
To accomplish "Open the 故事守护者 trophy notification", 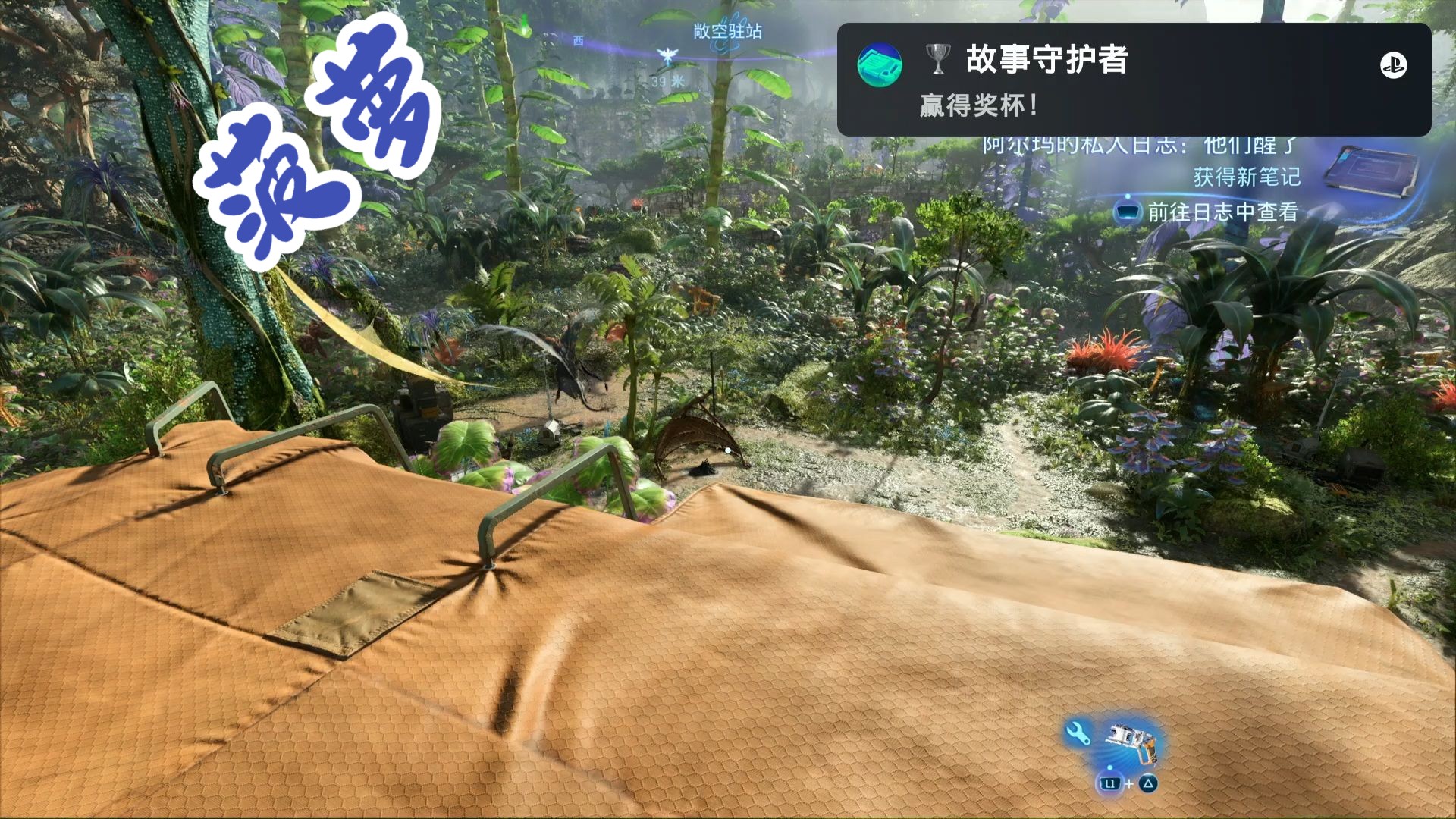I will pyautogui.click(x=1133, y=80).
